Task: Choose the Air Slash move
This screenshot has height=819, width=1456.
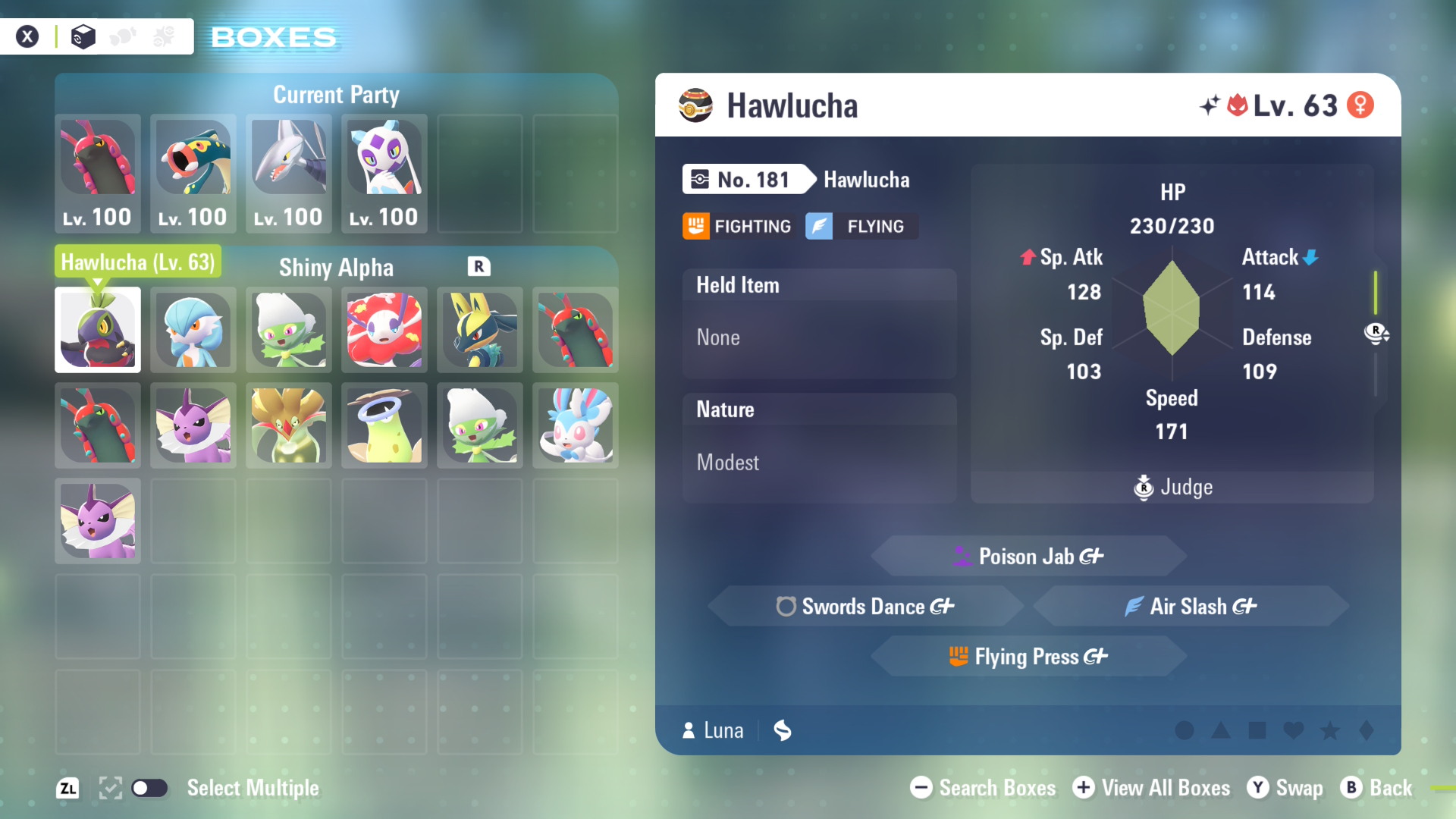Action: [x=1191, y=607]
